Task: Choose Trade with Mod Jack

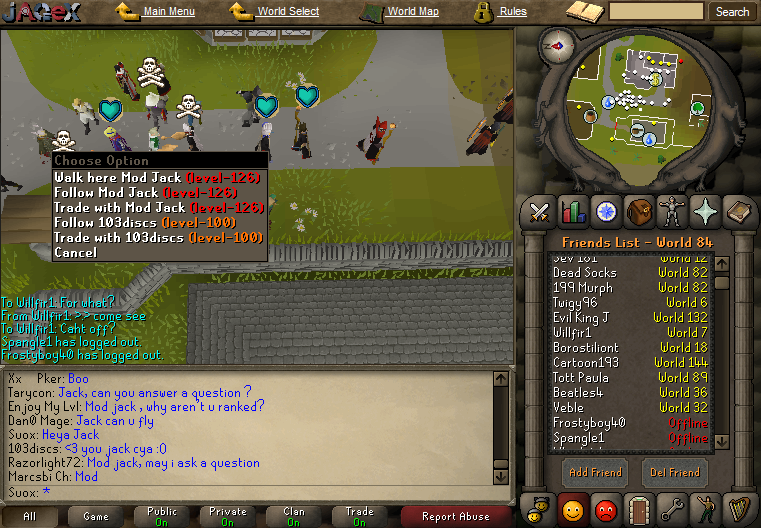Action: coord(159,208)
